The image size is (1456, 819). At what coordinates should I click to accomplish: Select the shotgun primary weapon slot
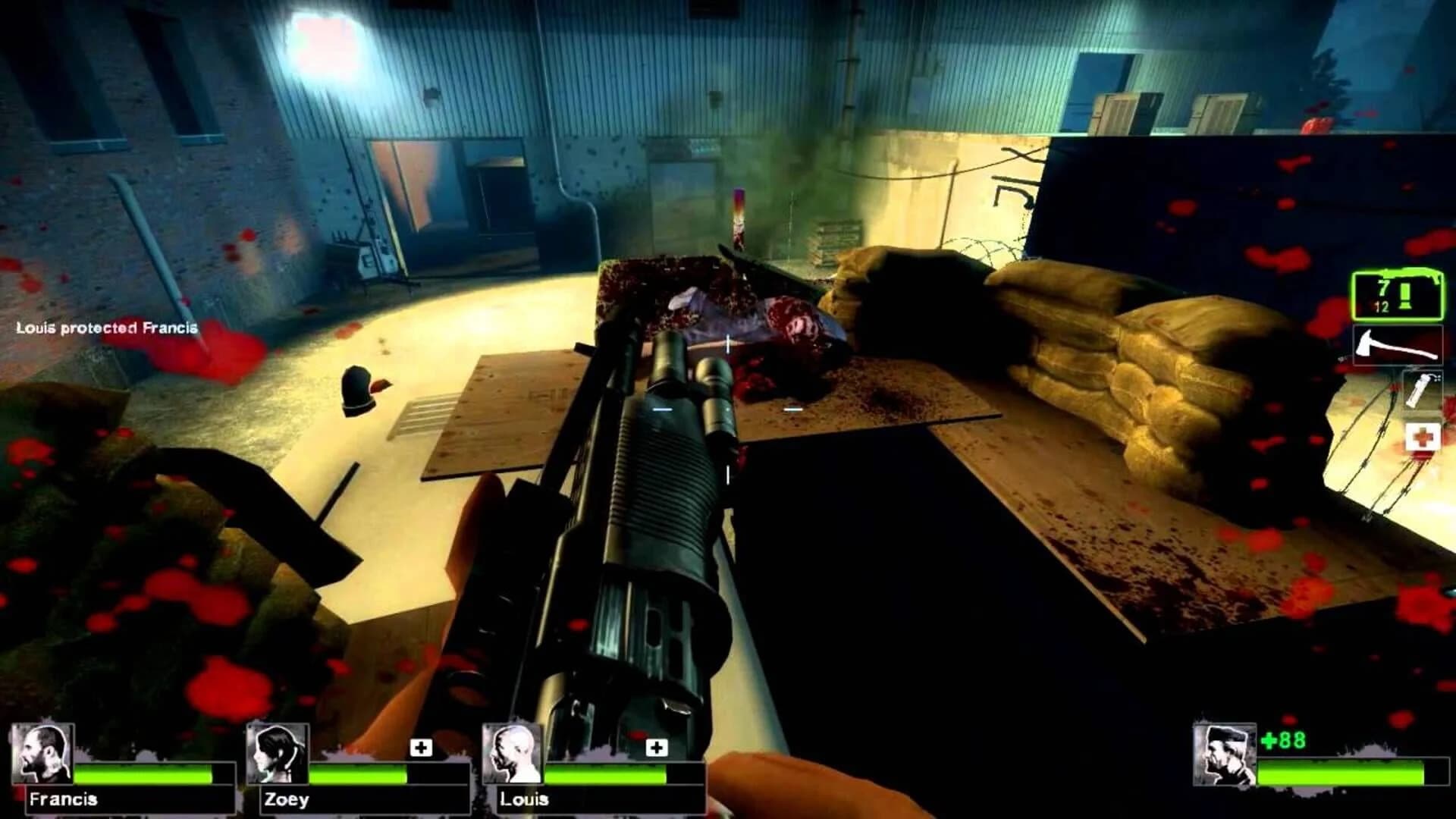pyautogui.click(x=1398, y=296)
